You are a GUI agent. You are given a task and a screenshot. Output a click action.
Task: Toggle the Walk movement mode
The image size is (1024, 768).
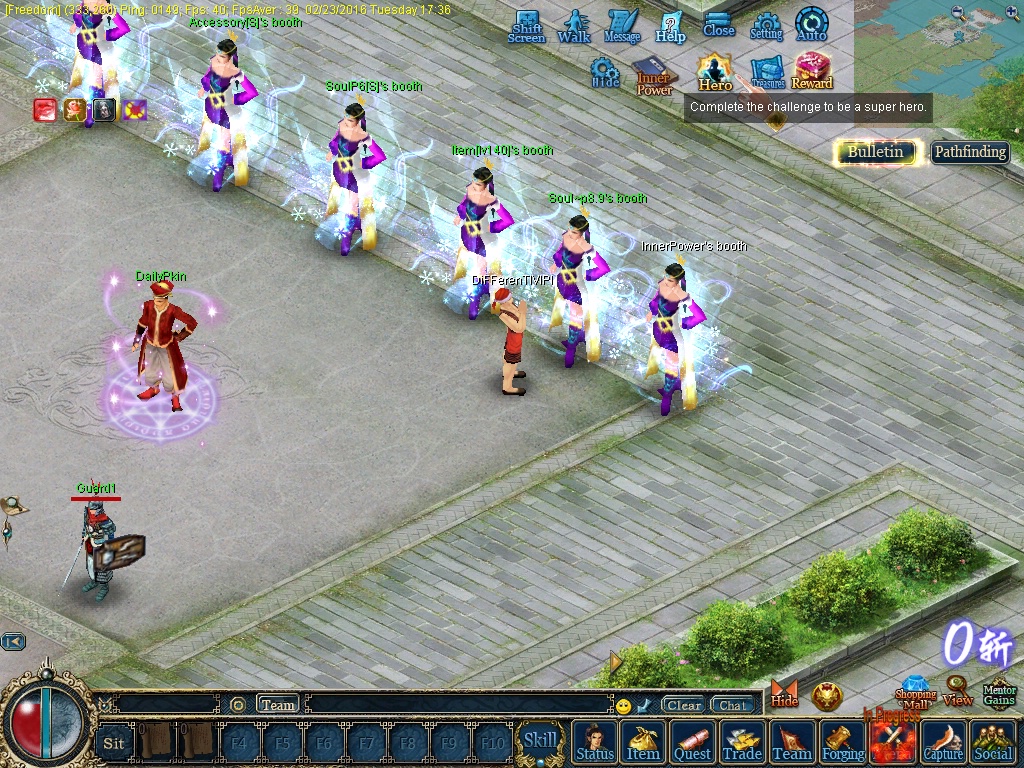click(574, 26)
